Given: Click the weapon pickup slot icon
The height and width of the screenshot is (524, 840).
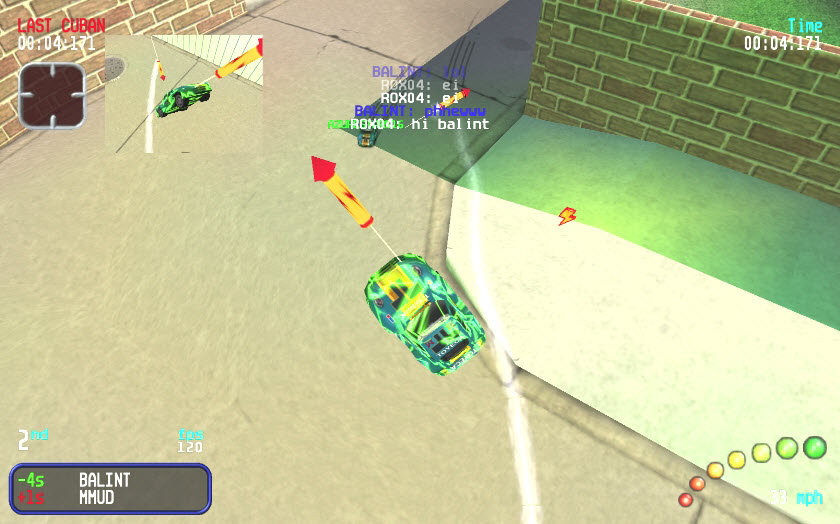Looking at the screenshot, I should [51, 95].
